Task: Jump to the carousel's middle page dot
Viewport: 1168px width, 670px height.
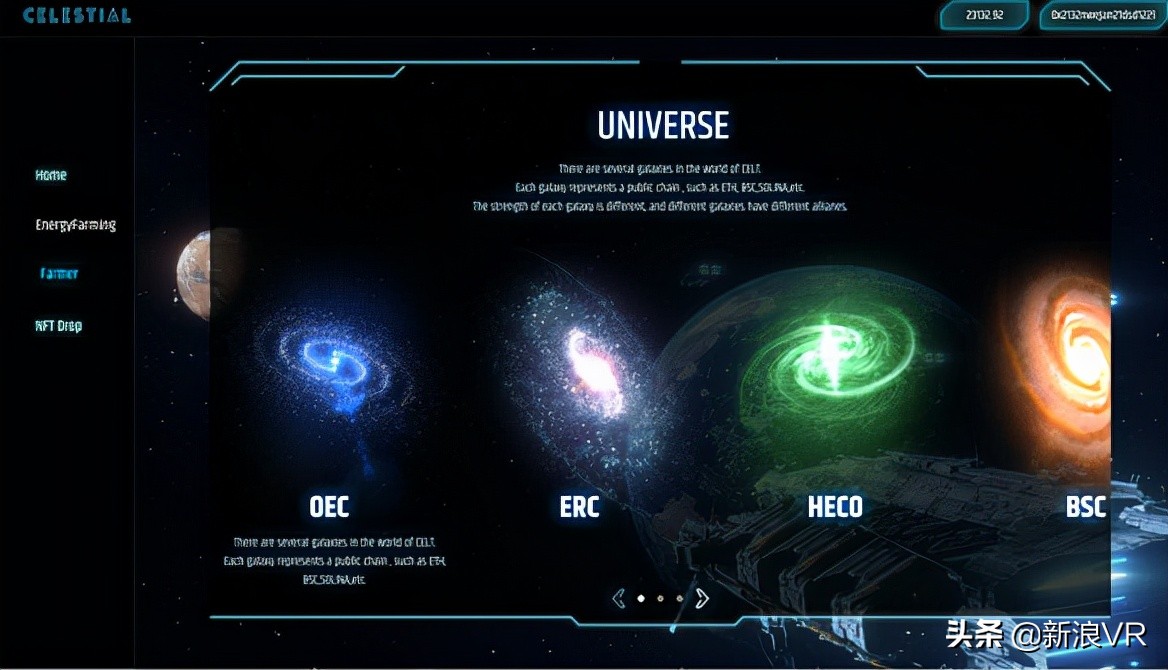Action: tap(660, 599)
